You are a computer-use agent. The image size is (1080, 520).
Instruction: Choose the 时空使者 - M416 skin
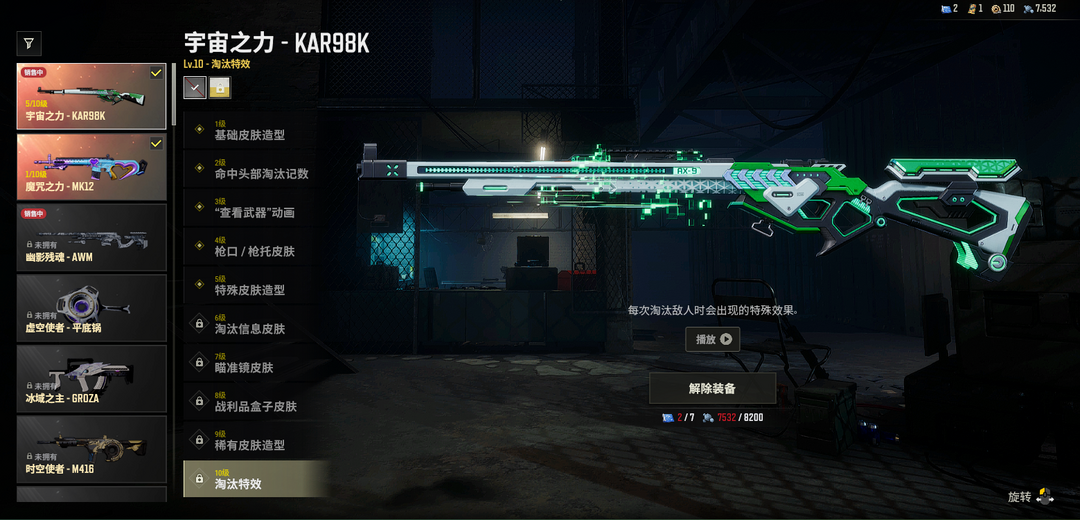pos(91,449)
